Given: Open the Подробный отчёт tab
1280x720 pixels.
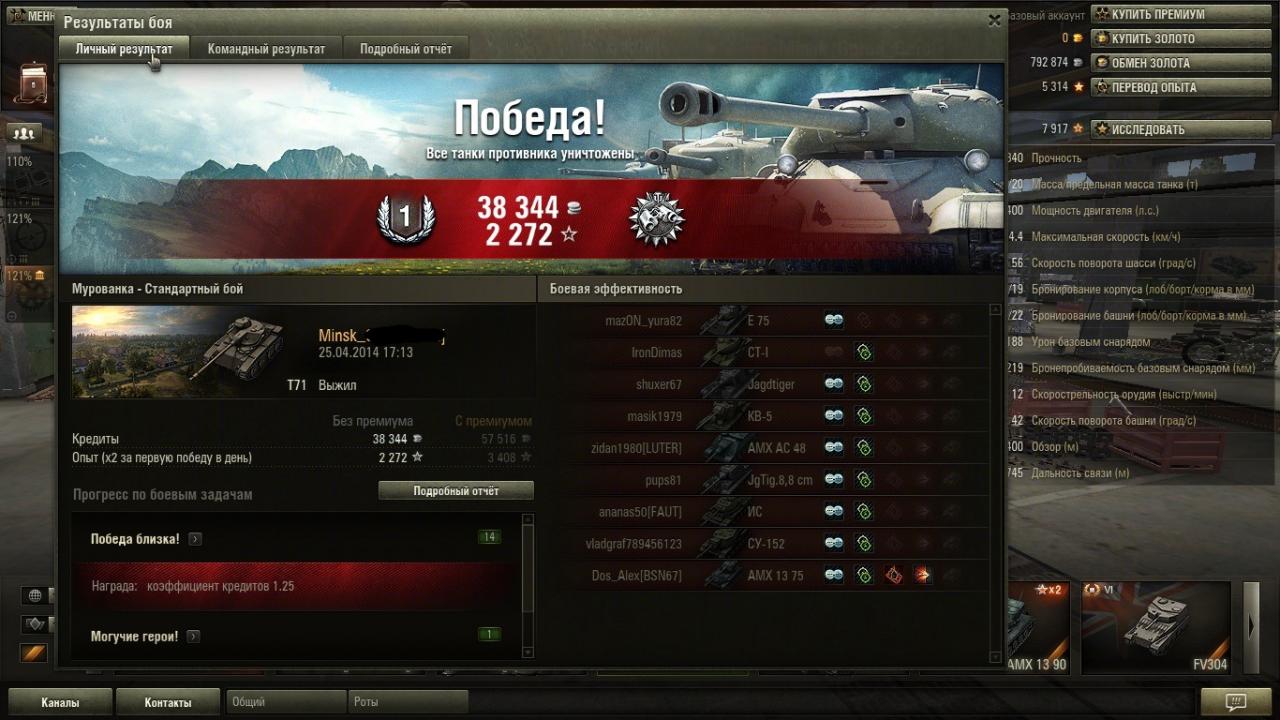Looking at the screenshot, I should coord(405,49).
